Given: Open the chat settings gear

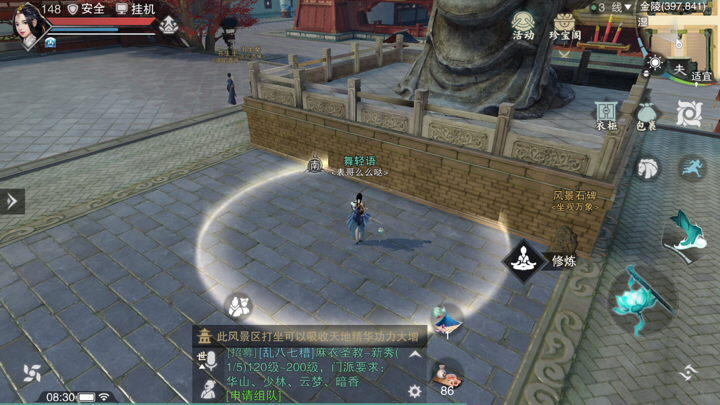Looking at the screenshot, I should coord(414,392).
